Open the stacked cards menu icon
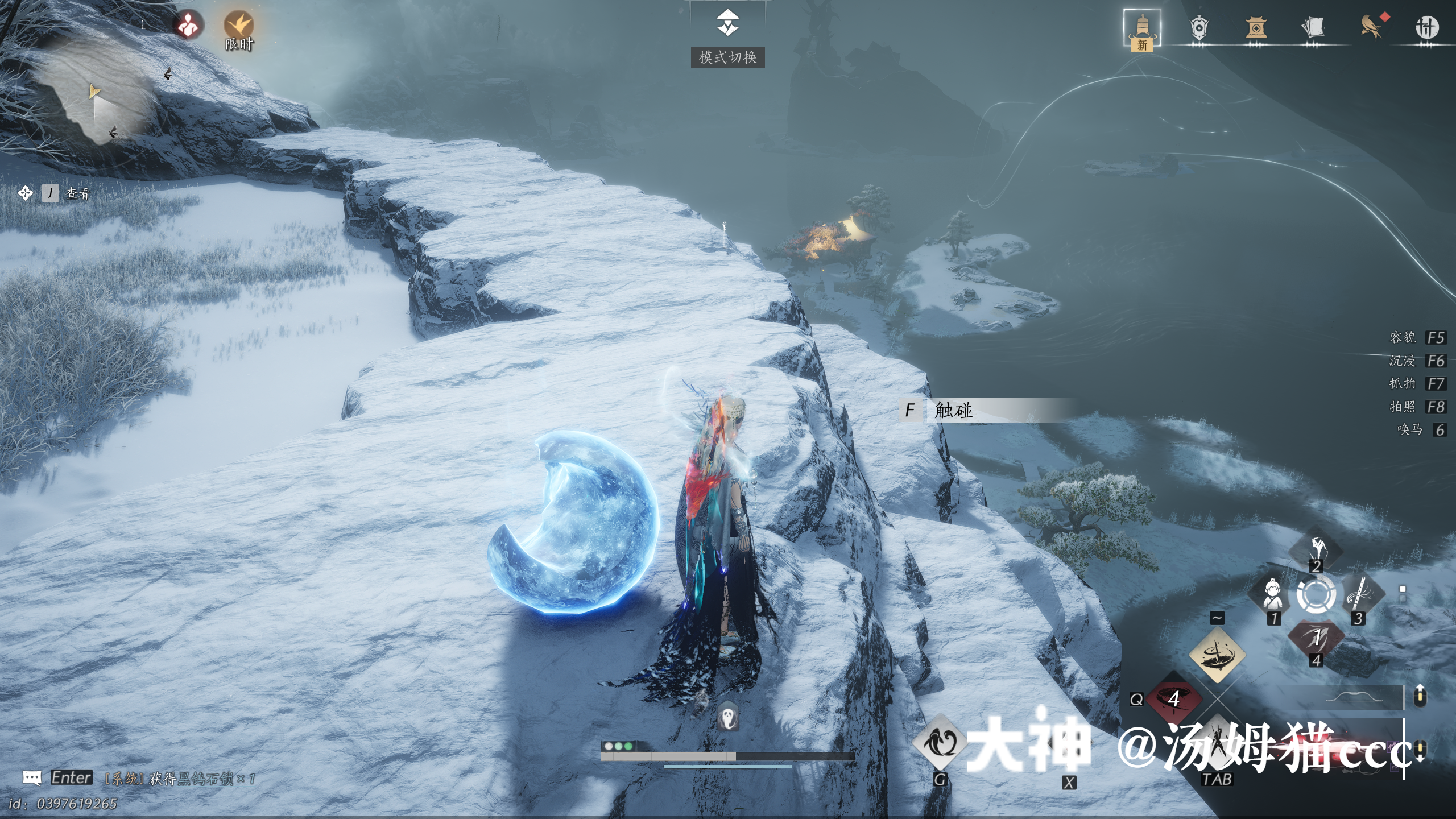Screen dimensions: 1456x819 (1313, 27)
